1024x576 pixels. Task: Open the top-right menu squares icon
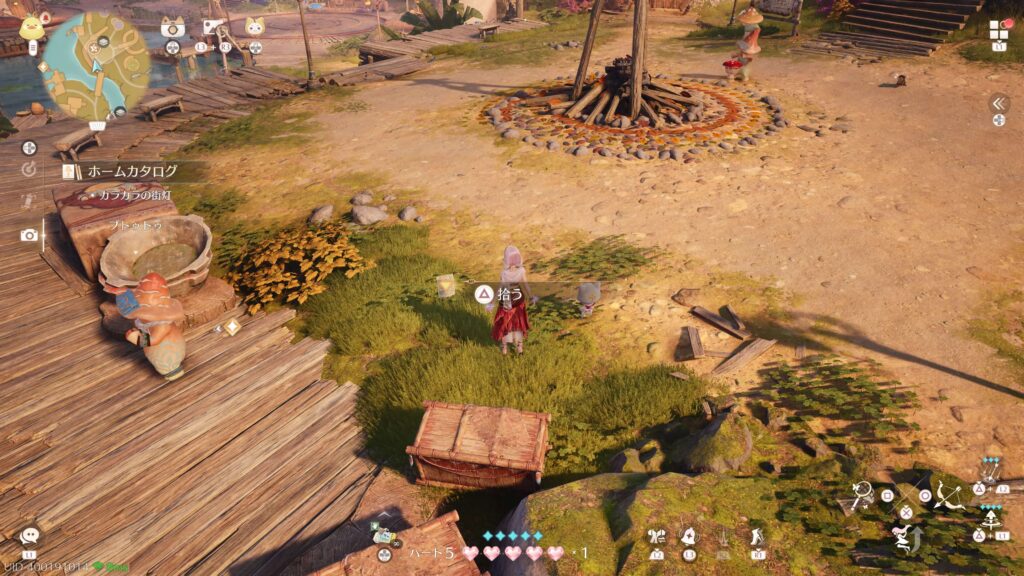[x=1000, y=30]
